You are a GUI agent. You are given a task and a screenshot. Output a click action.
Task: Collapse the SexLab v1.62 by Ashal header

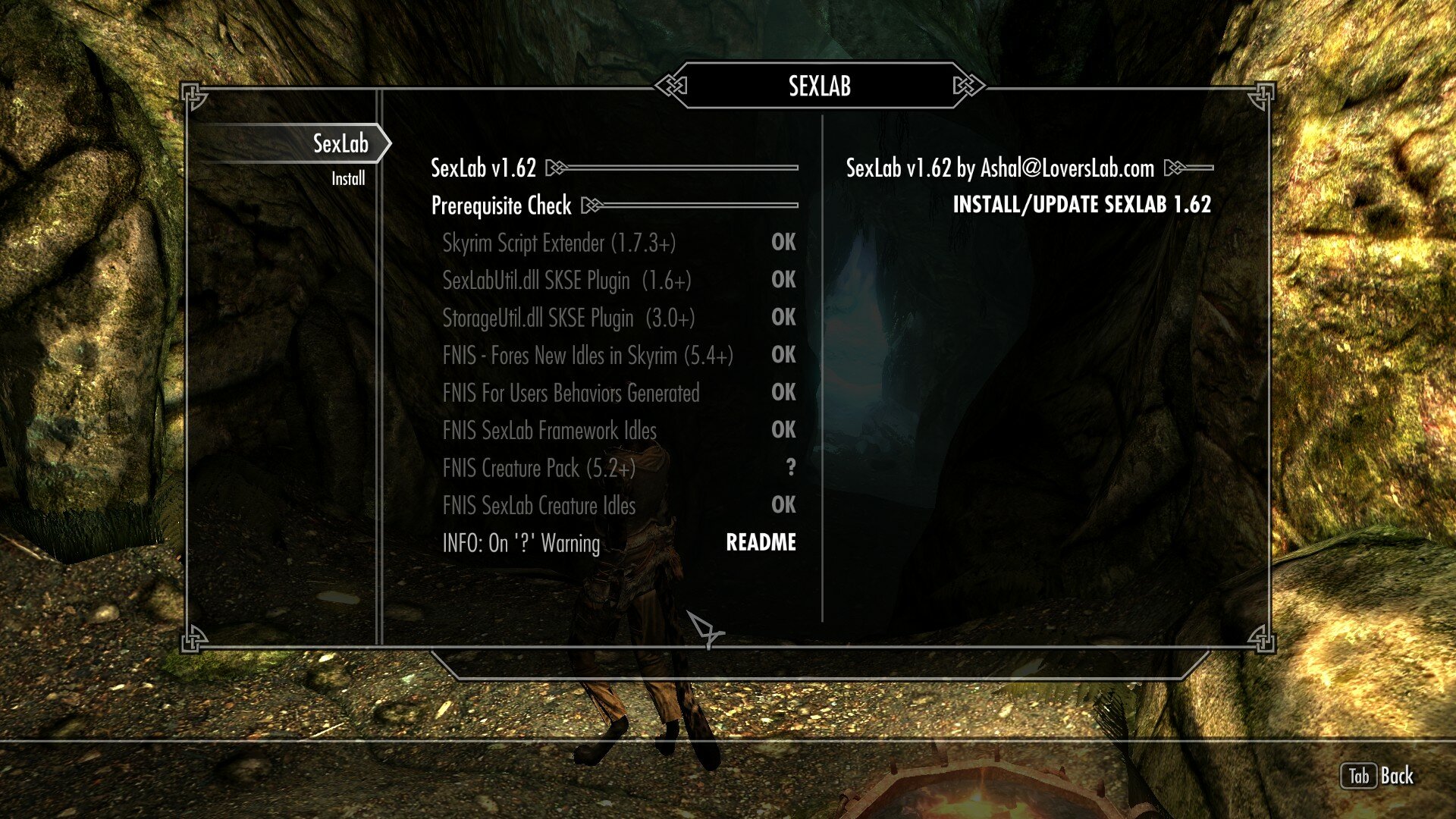(x=1001, y=168)
